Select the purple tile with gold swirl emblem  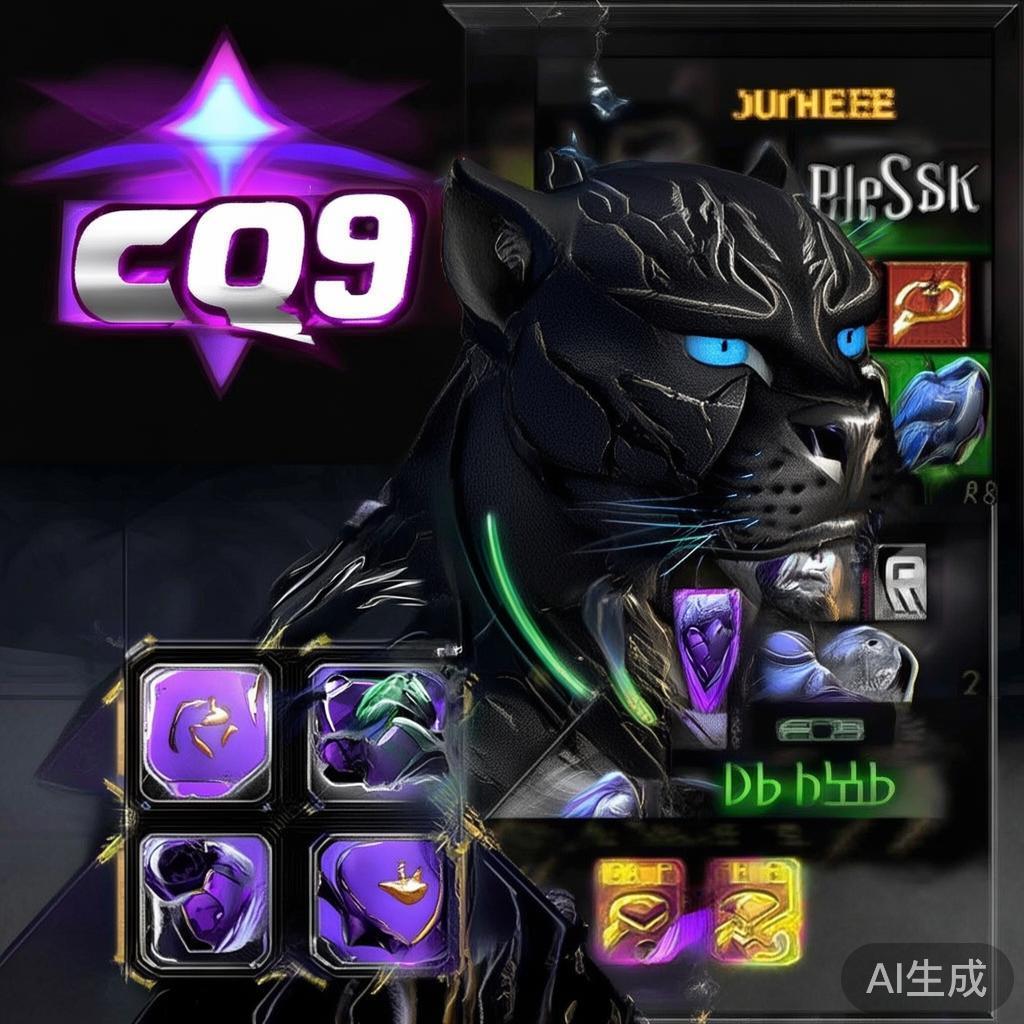pyautogui.click(x=205, y=731)
